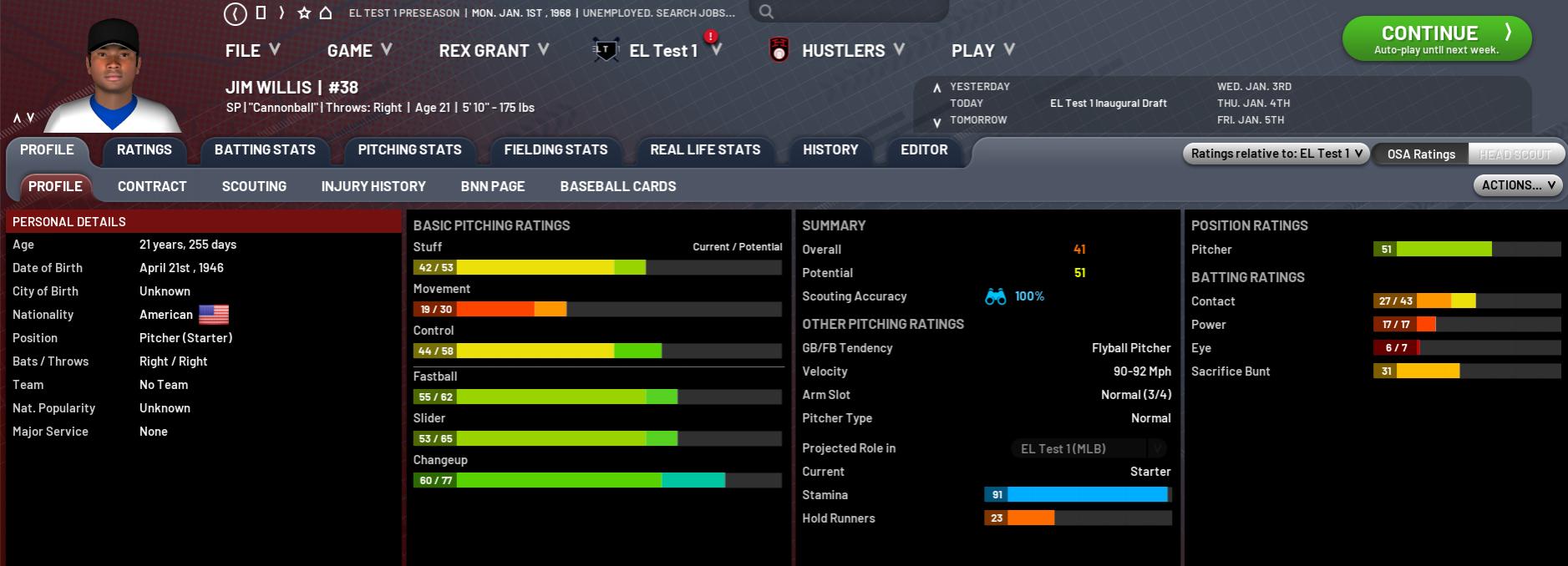This screenshot has width=1568, height=566.
Task: View the Batting Stats tab
Action: (x=265, y=150)
